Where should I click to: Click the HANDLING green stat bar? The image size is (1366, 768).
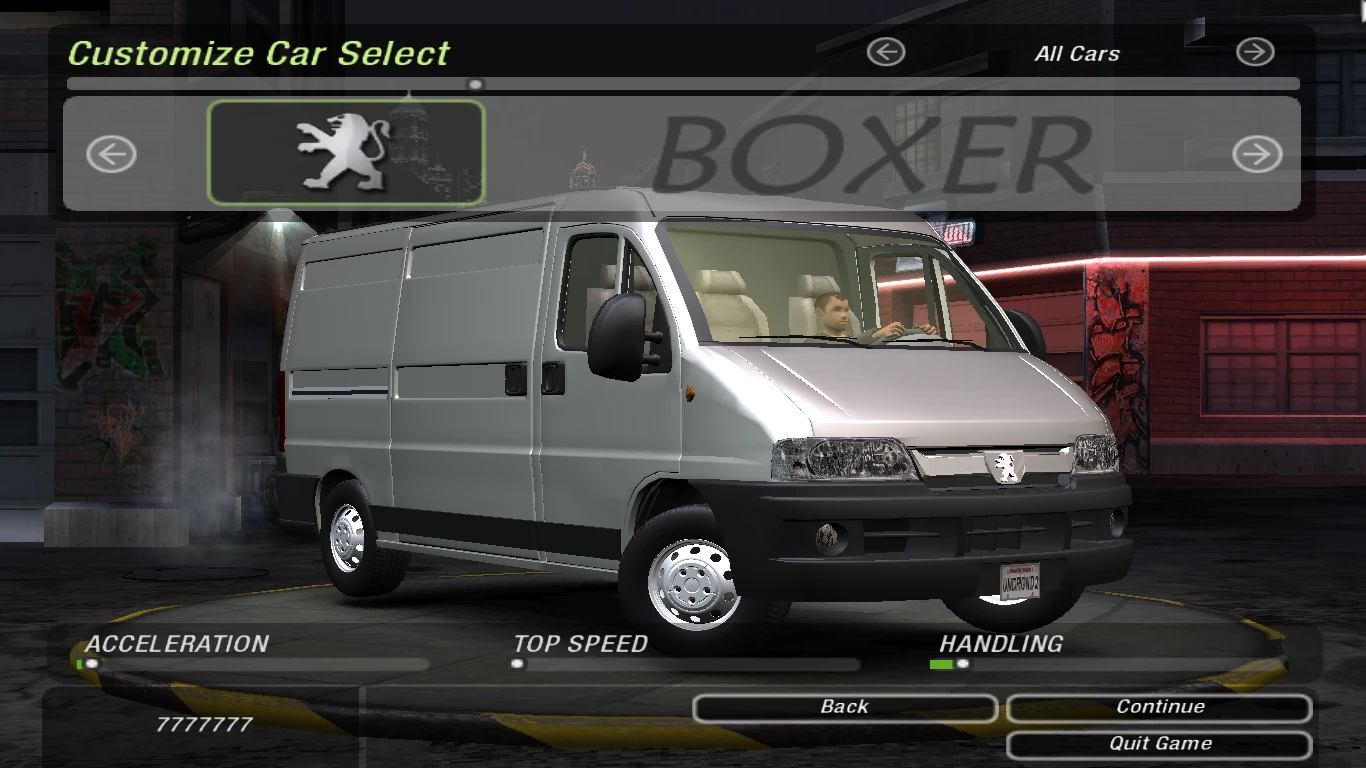tap(941, 665)
